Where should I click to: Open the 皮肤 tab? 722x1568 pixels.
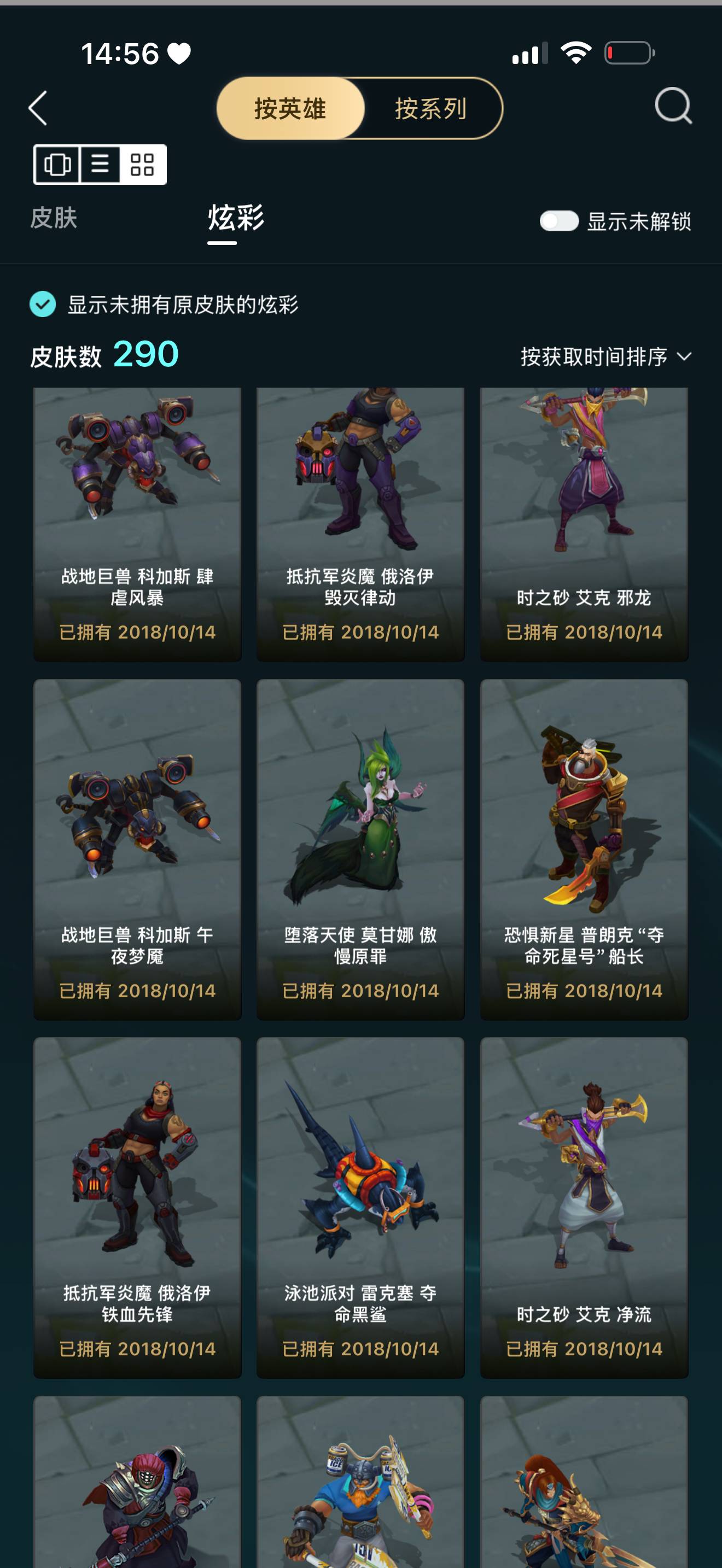click(55, 219)
